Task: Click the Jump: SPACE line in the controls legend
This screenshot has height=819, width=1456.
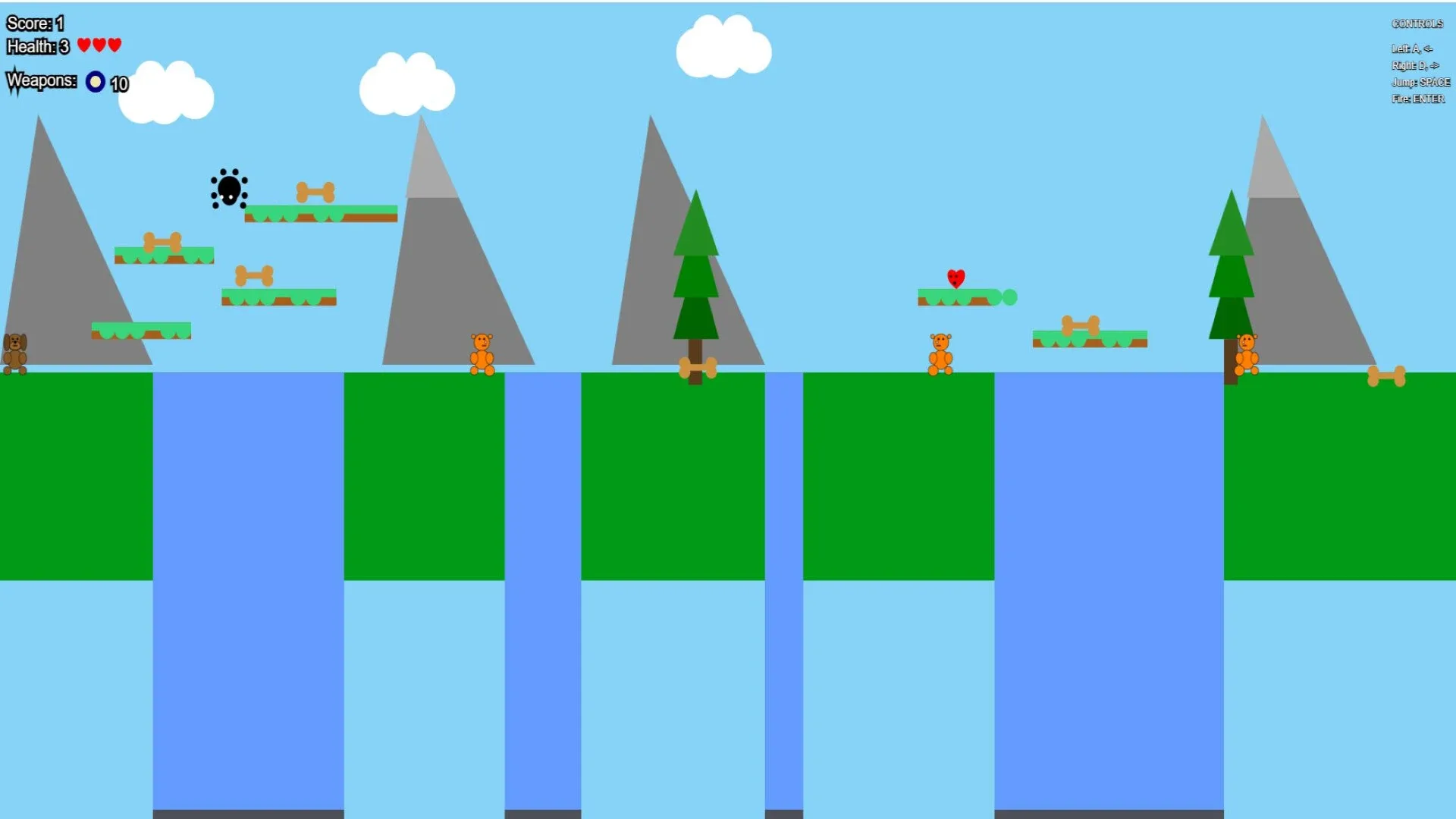Action: pyautogui.click(x=1422, y=82)
